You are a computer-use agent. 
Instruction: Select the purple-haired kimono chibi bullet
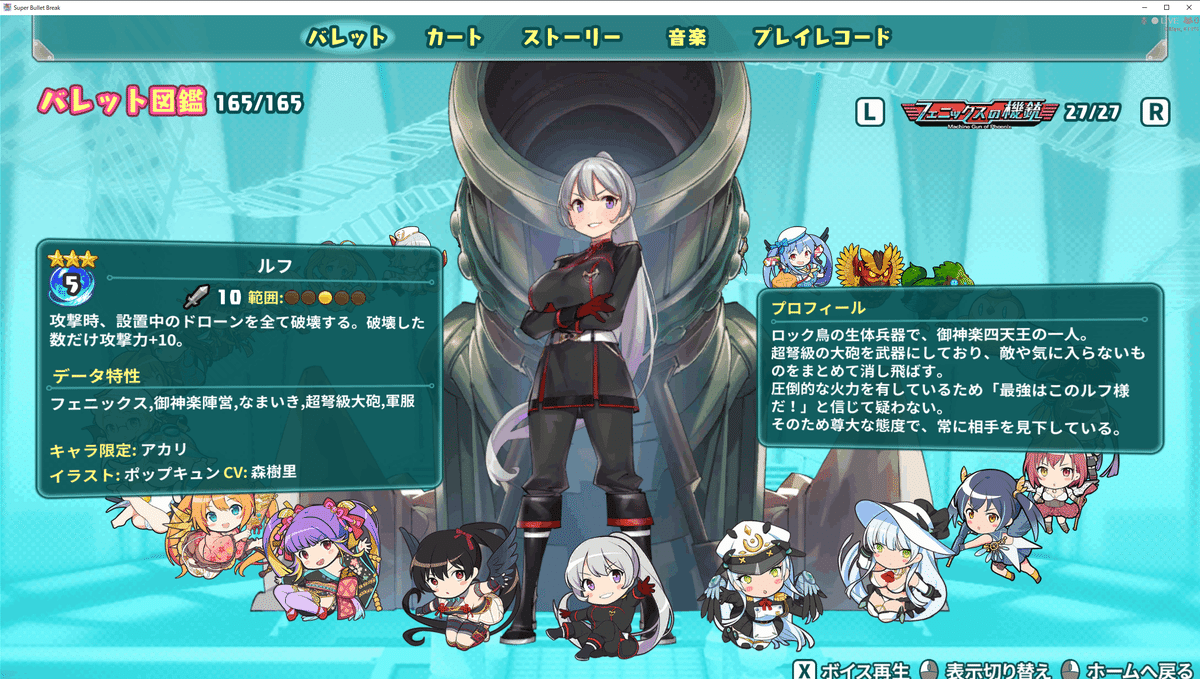click(x=323, y=557)
